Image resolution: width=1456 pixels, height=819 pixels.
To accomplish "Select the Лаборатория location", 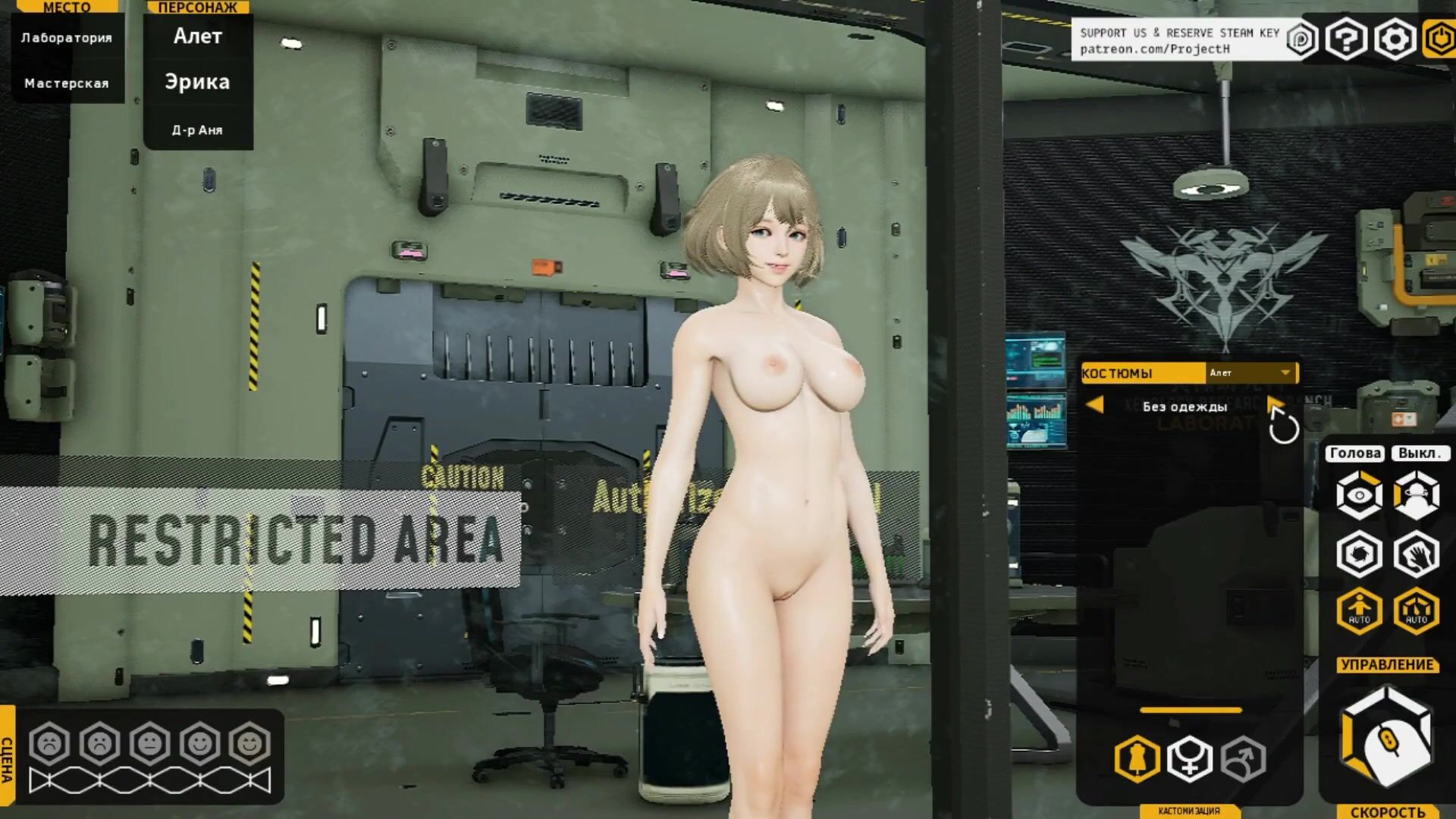I will [67, 38].
